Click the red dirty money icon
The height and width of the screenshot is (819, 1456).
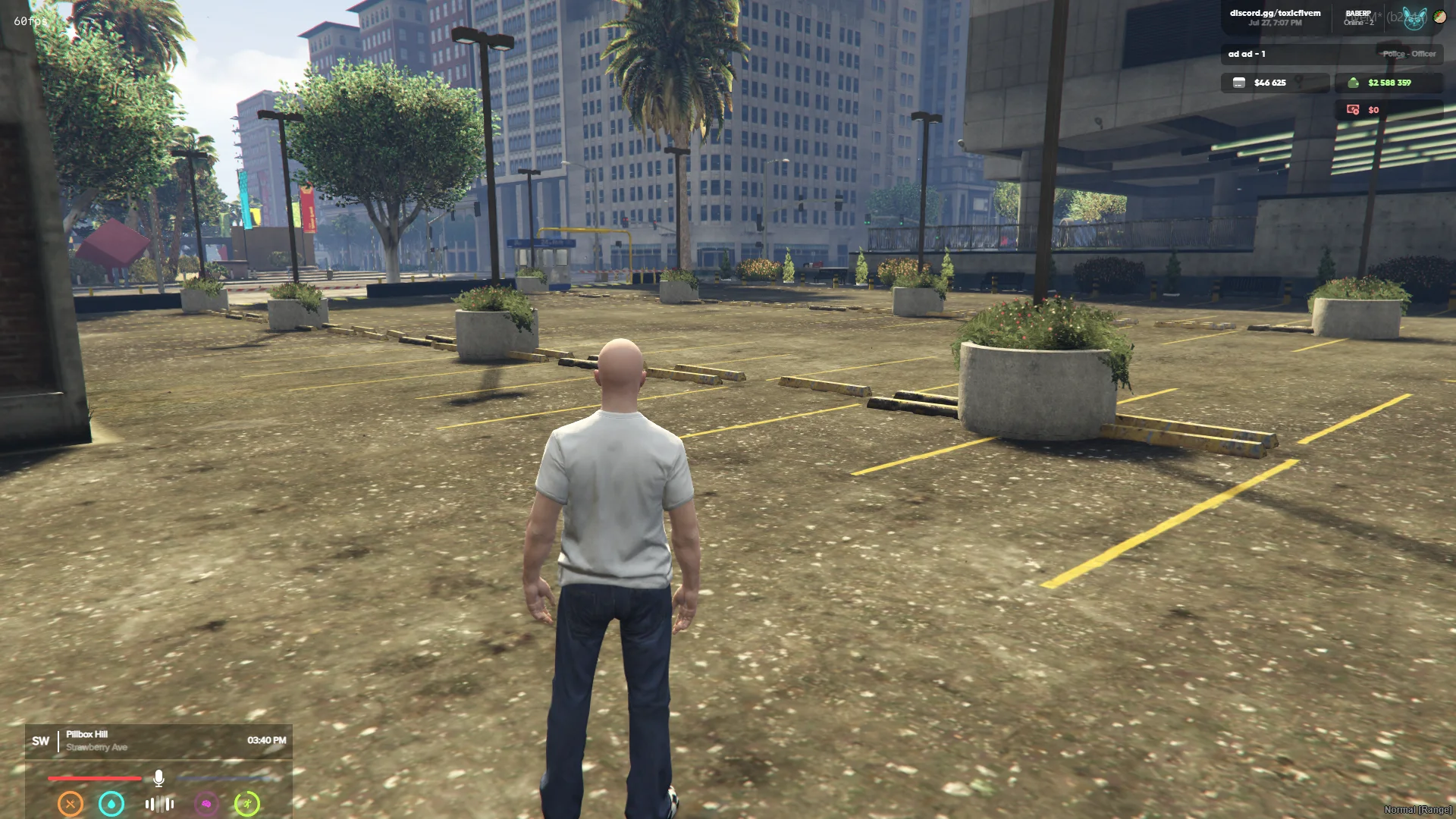pos(1353,110)
